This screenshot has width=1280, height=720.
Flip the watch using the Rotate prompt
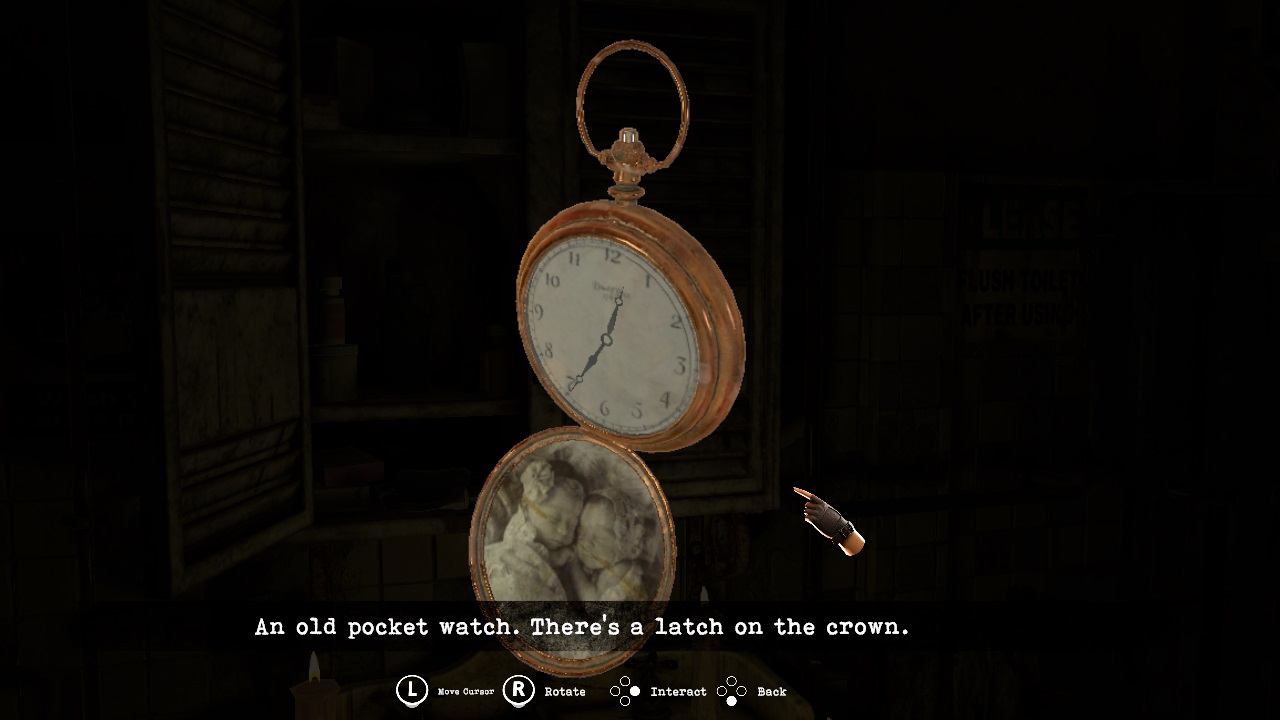[x=517, y=690]
